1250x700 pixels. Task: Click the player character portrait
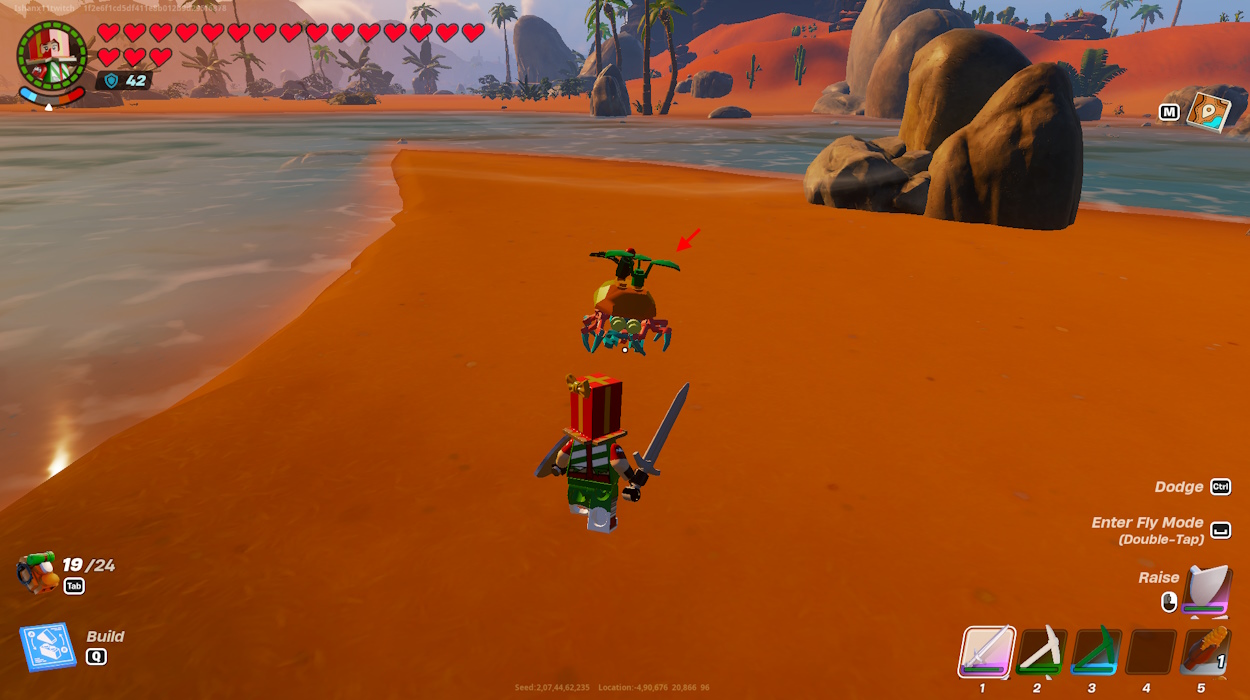point(52,57)
